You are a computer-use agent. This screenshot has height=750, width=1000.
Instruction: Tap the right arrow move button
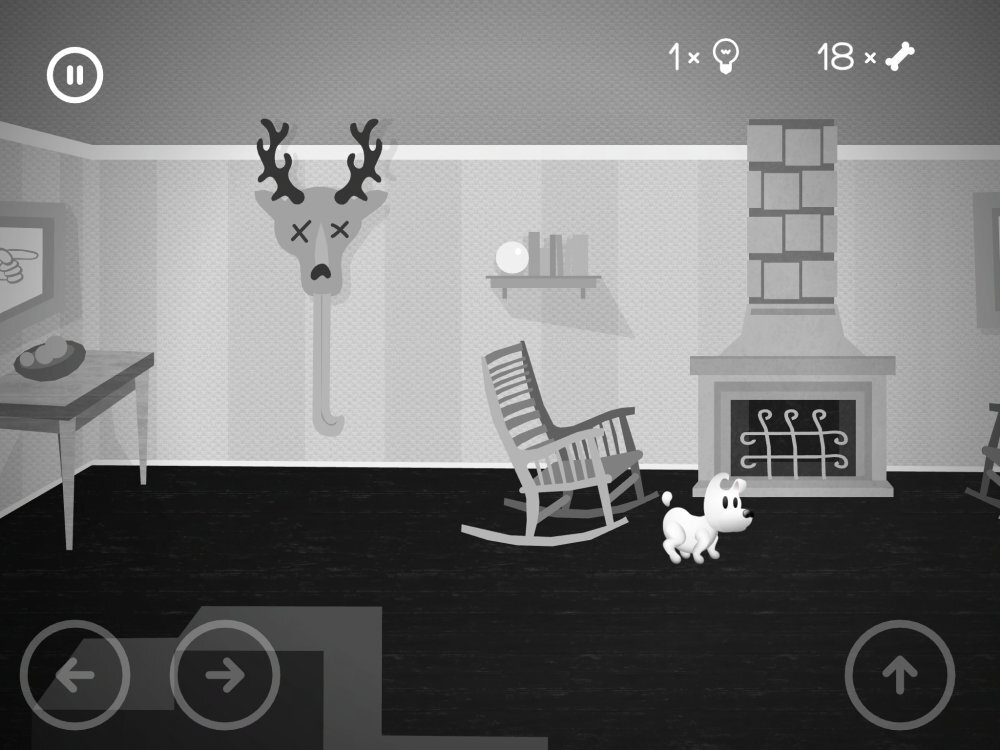pyautogui.click(x=225, y=675)
